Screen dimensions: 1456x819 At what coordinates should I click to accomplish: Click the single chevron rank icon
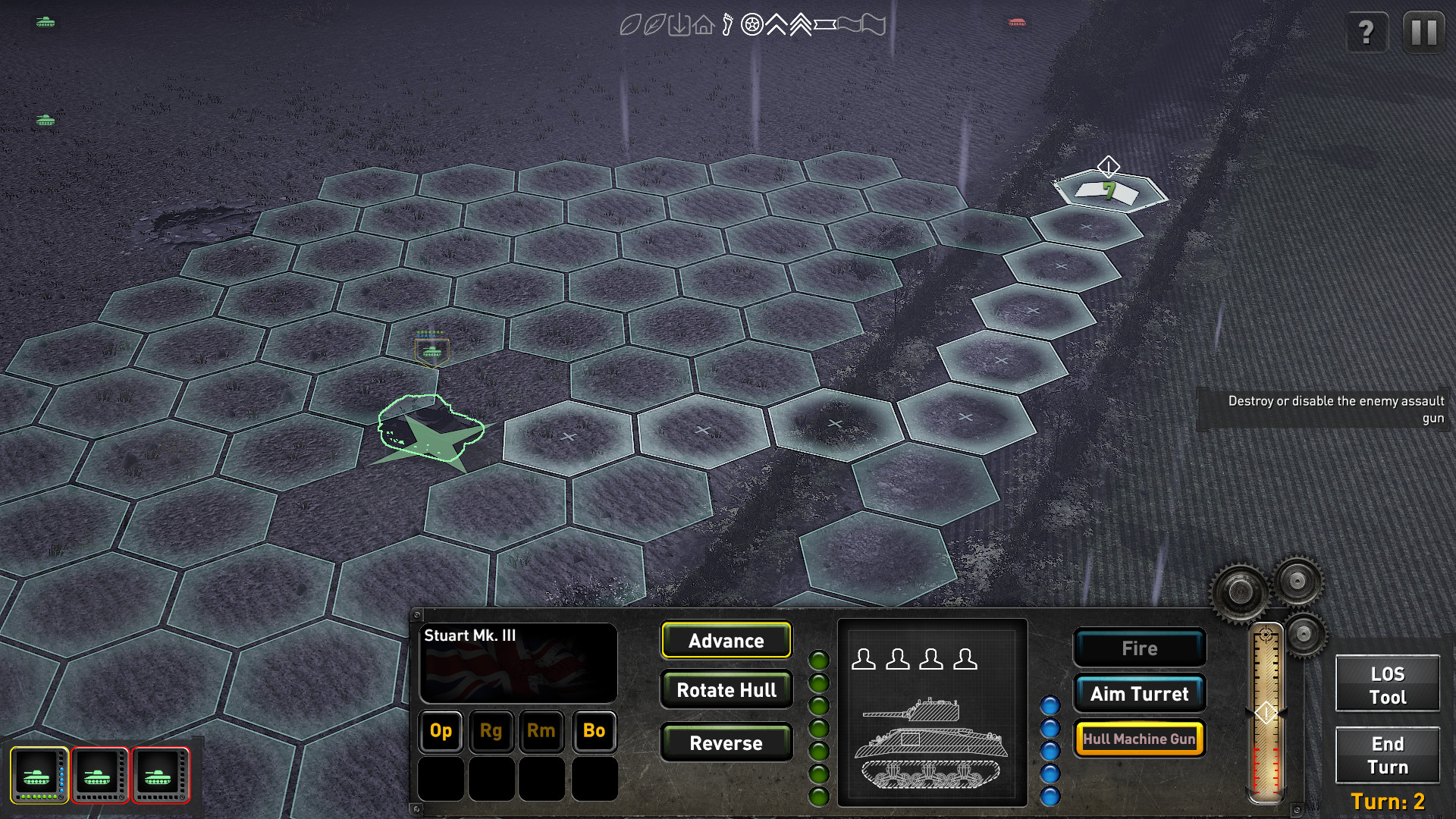point(776,24)
